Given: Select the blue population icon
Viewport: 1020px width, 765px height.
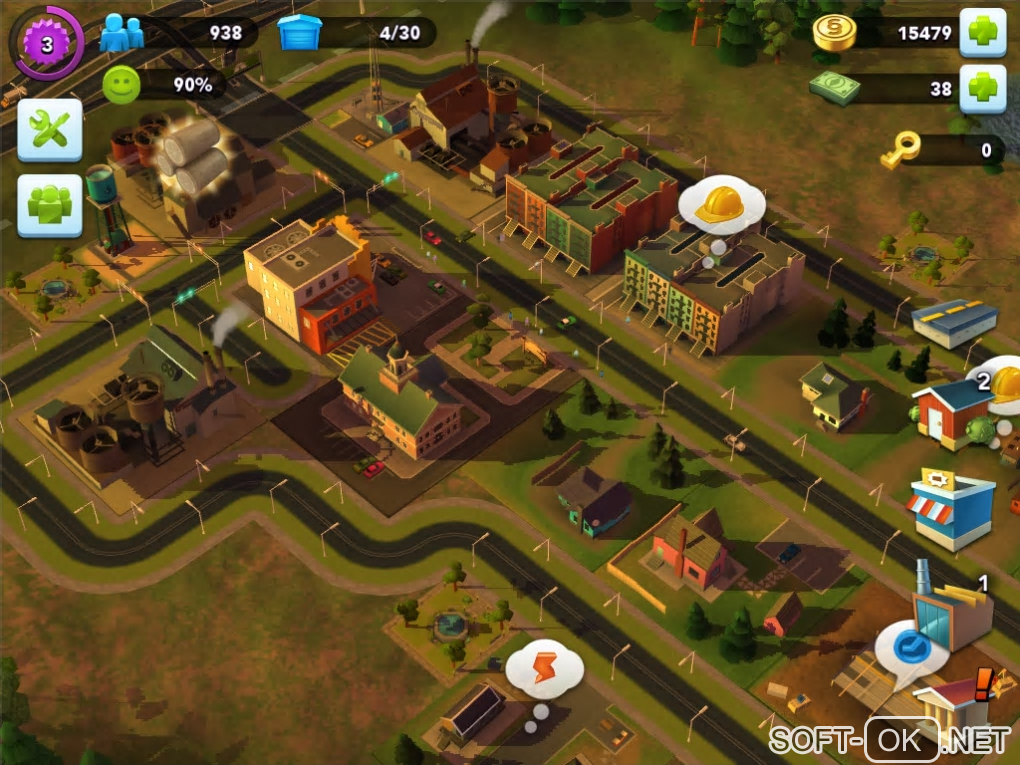Looking at the screenshot, I should click(122, 33).
